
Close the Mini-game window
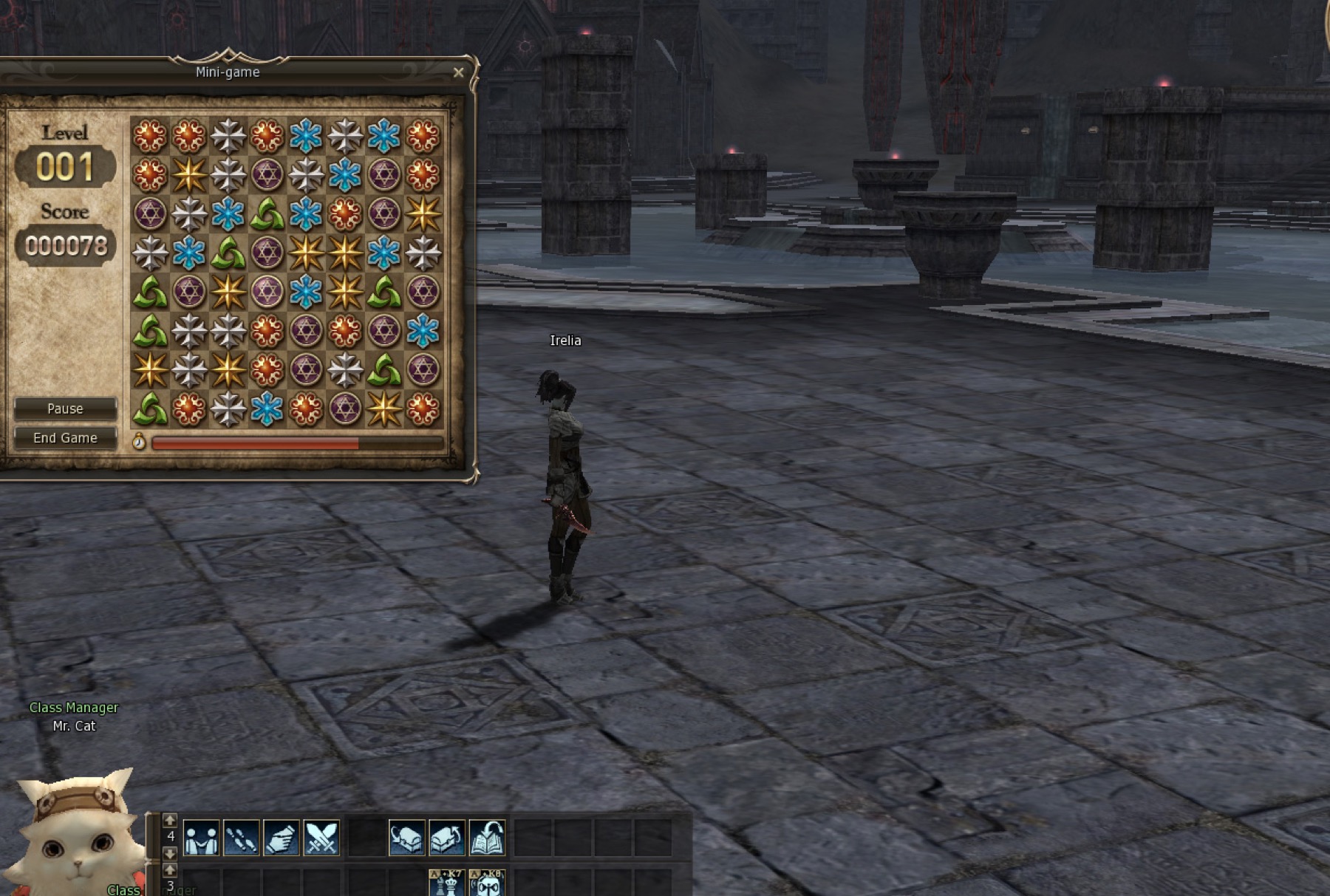point(458,72)
